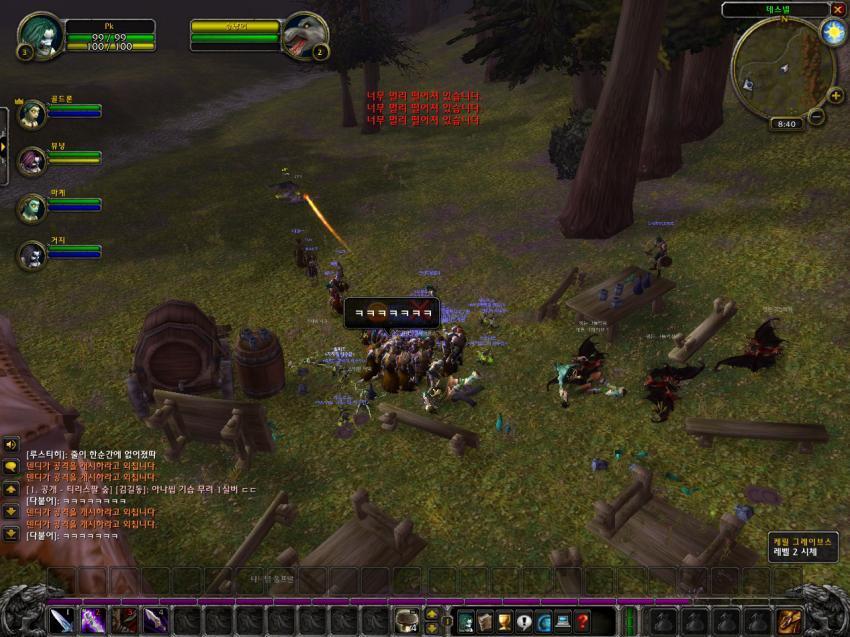Open the red question mark help menu
Screen dimensions: 850x637
[x=582, y=621]
